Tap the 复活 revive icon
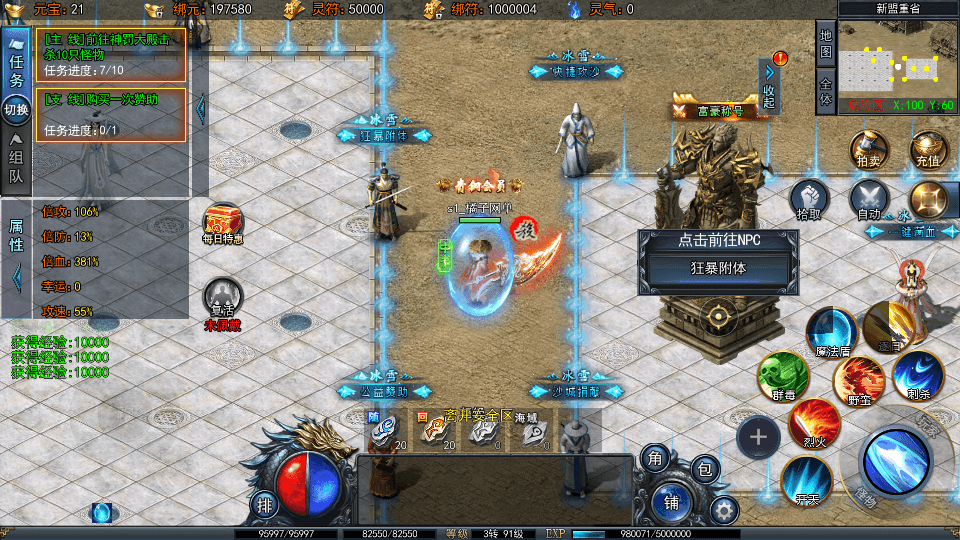The width and height of the screenshot is (960, 540). pyautogui.click(x=222, y=300)
